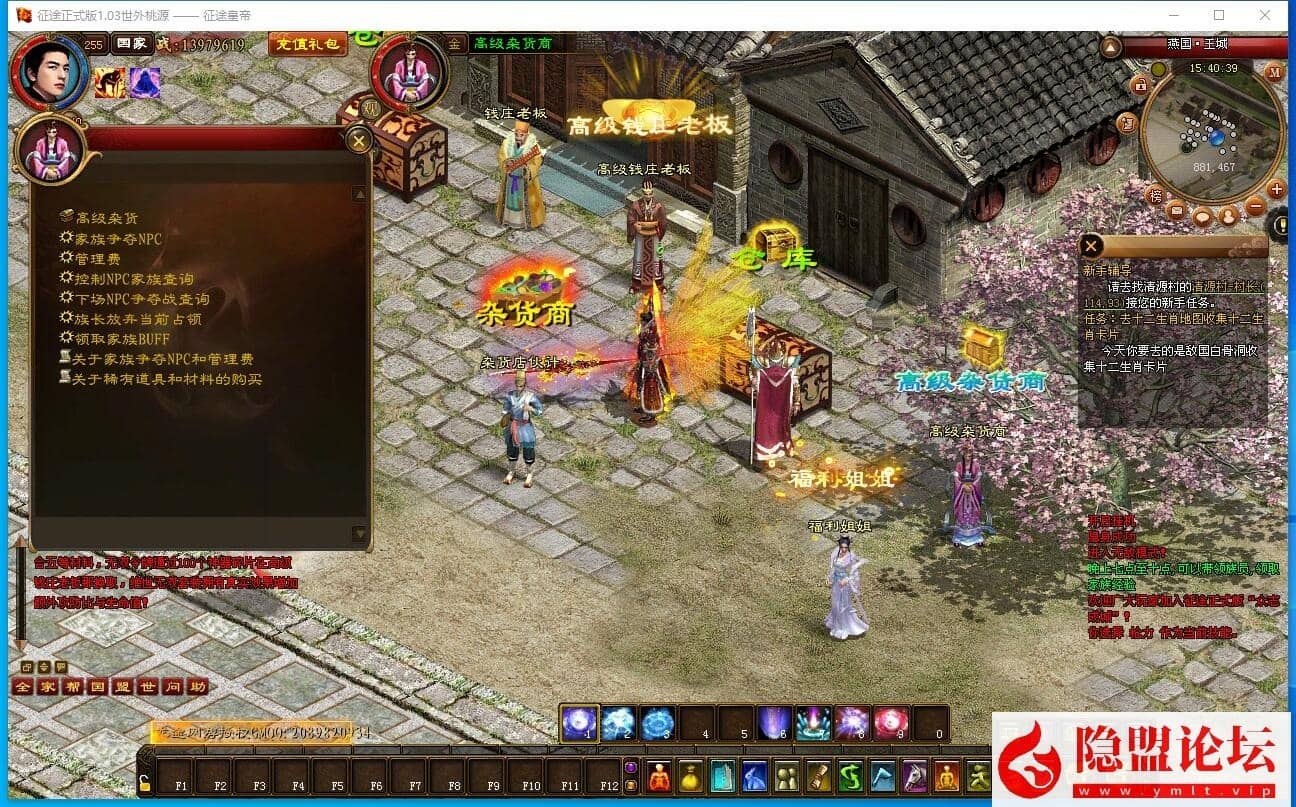Toggle the lock icon left of the minimap
The height and width of the screenshot is (807, 1296).
(x=1141, y=86)
